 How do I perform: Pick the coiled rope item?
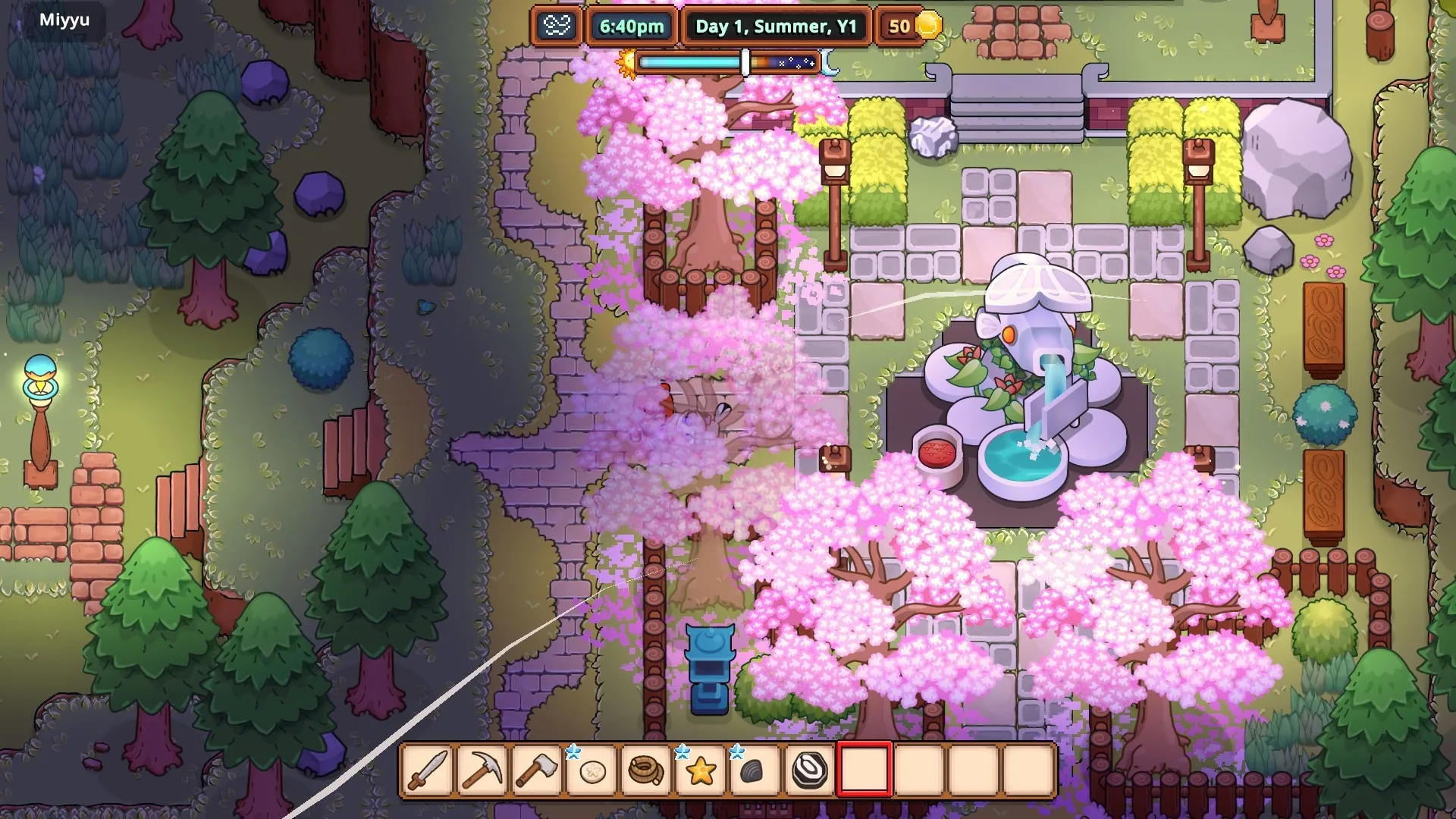pos(646,771)
